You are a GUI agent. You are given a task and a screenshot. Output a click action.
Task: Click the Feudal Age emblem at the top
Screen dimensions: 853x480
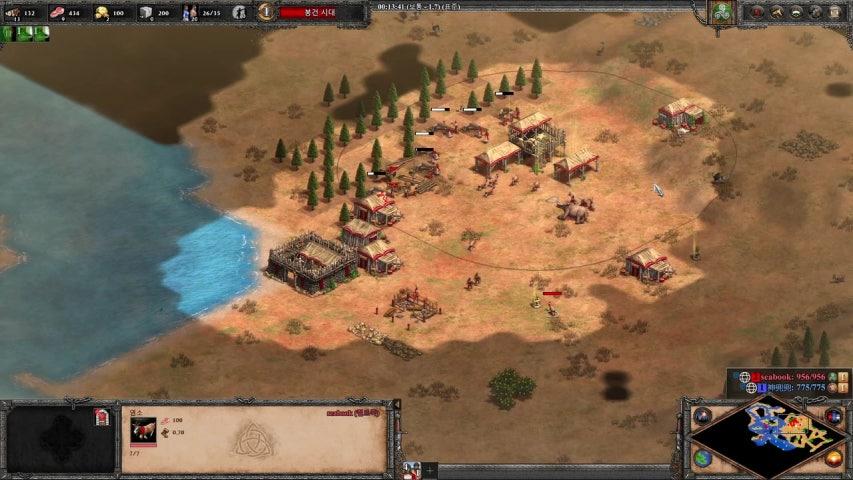tap(265, 12)
